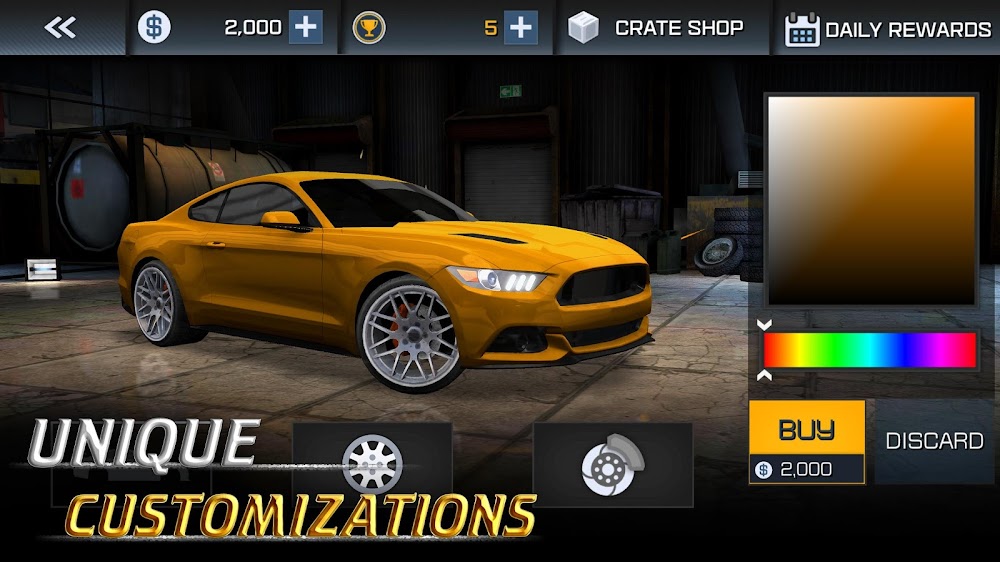Open the Crate Shop

pyautogui.click(x=657, y=28)
